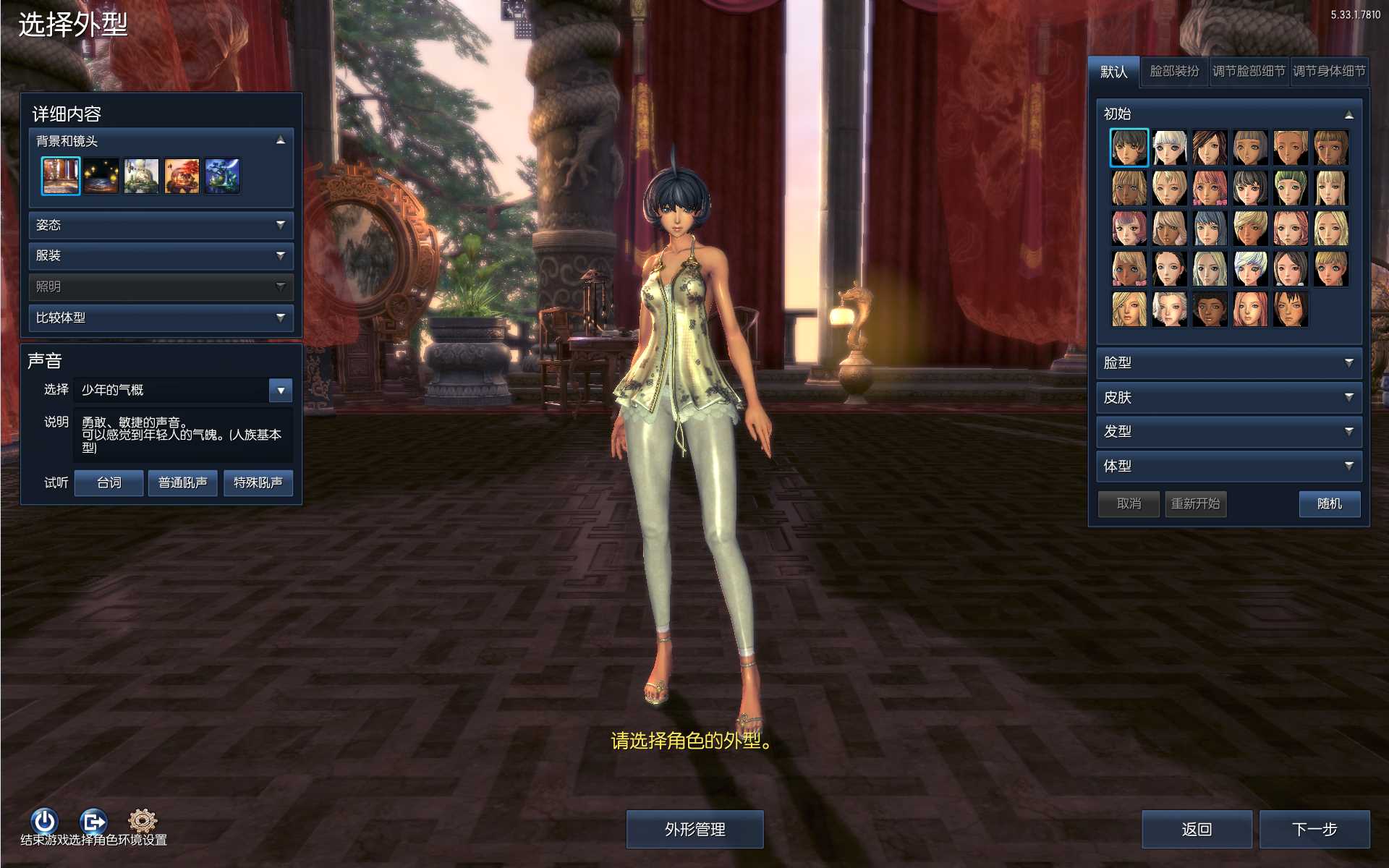Click the power icon to end game

tap(44, 821)
